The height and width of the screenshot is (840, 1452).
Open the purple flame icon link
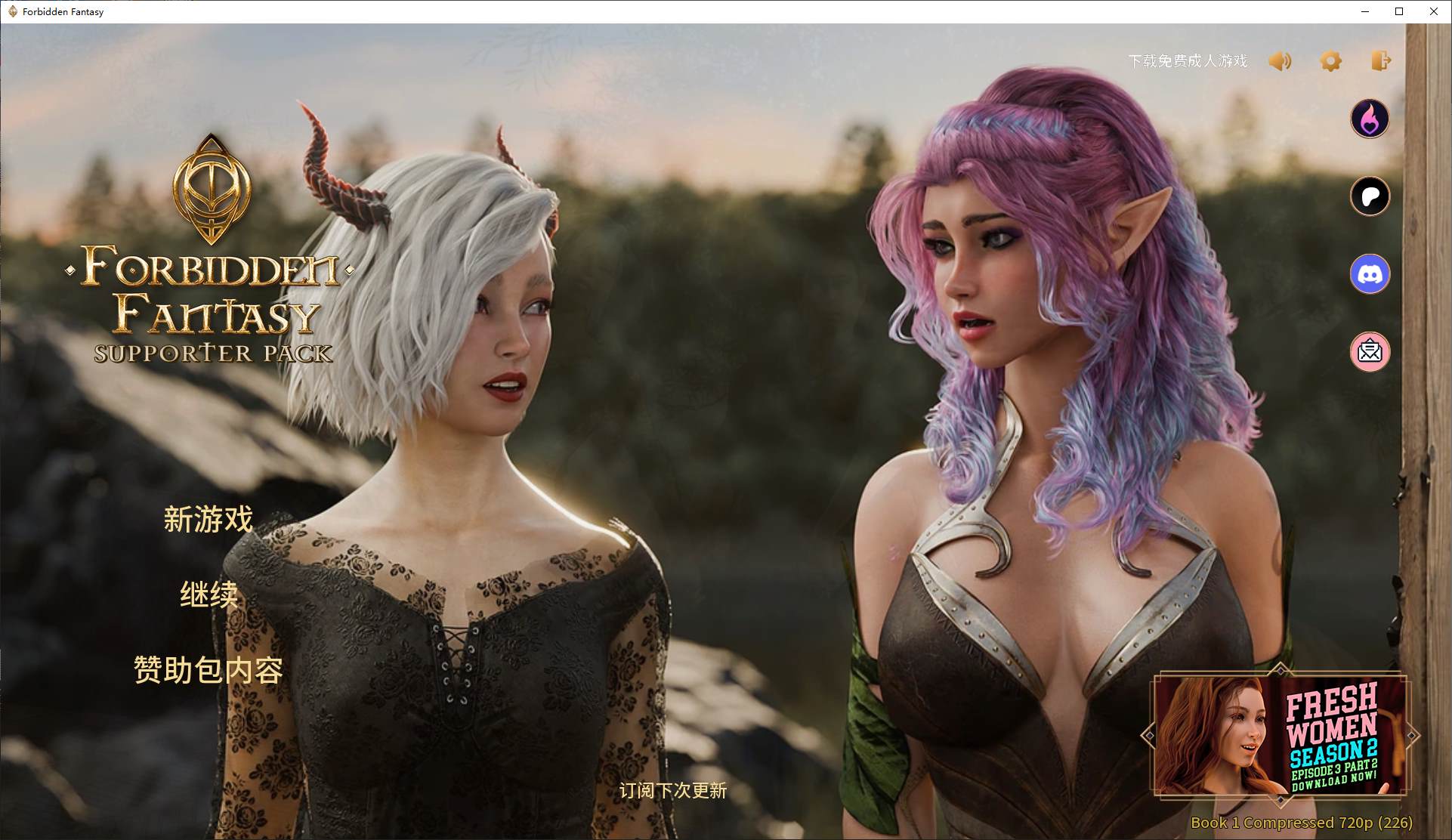tap(1370, 119)
